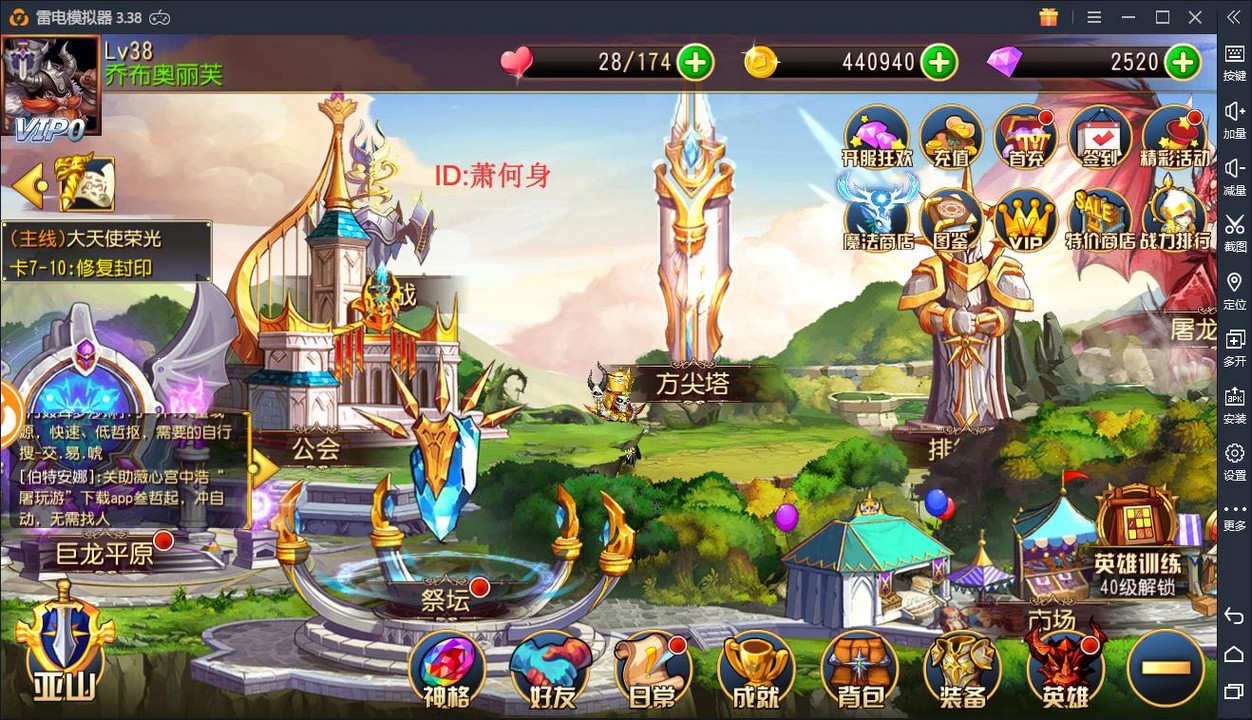Open the 神格 menu icon
Image resolution: width=1252 pixels, height=720 pixels.
446,668
